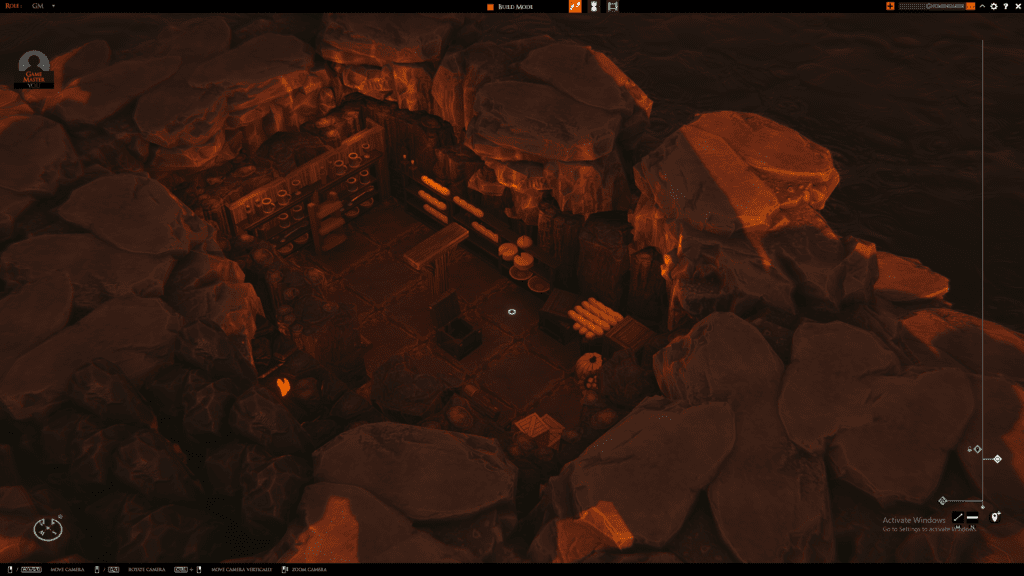Click the lower diamond handle on horizontal line
Image resolution: width=1024 pixels, height=576 pixels.
pyautogui.click(x=942, y=500)
